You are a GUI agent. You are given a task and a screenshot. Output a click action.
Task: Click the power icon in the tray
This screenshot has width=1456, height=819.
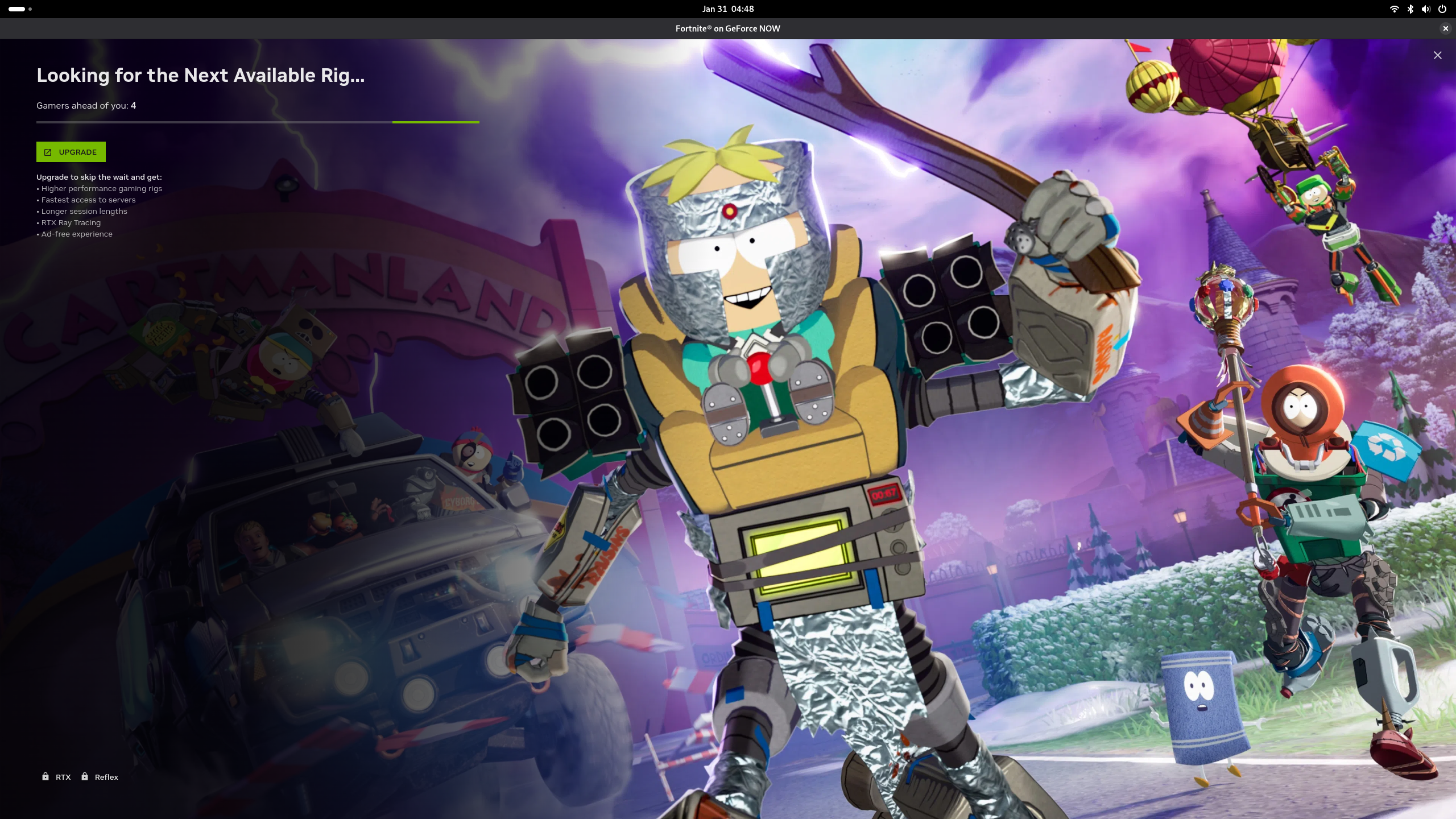[x=1442, y=9]
